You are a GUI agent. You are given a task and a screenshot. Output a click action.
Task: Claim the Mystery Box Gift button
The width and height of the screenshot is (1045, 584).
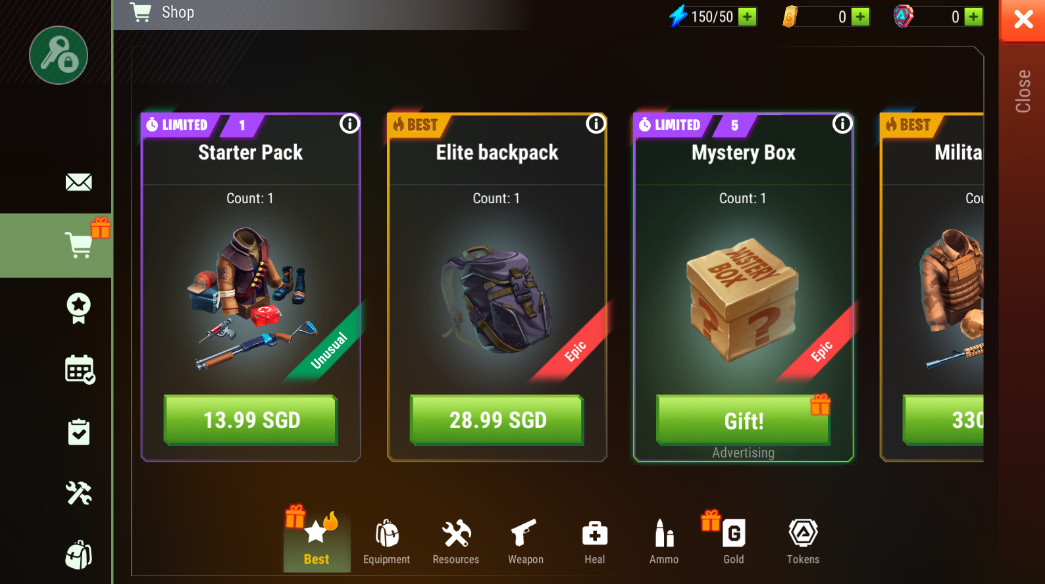(x=743, y=420)
